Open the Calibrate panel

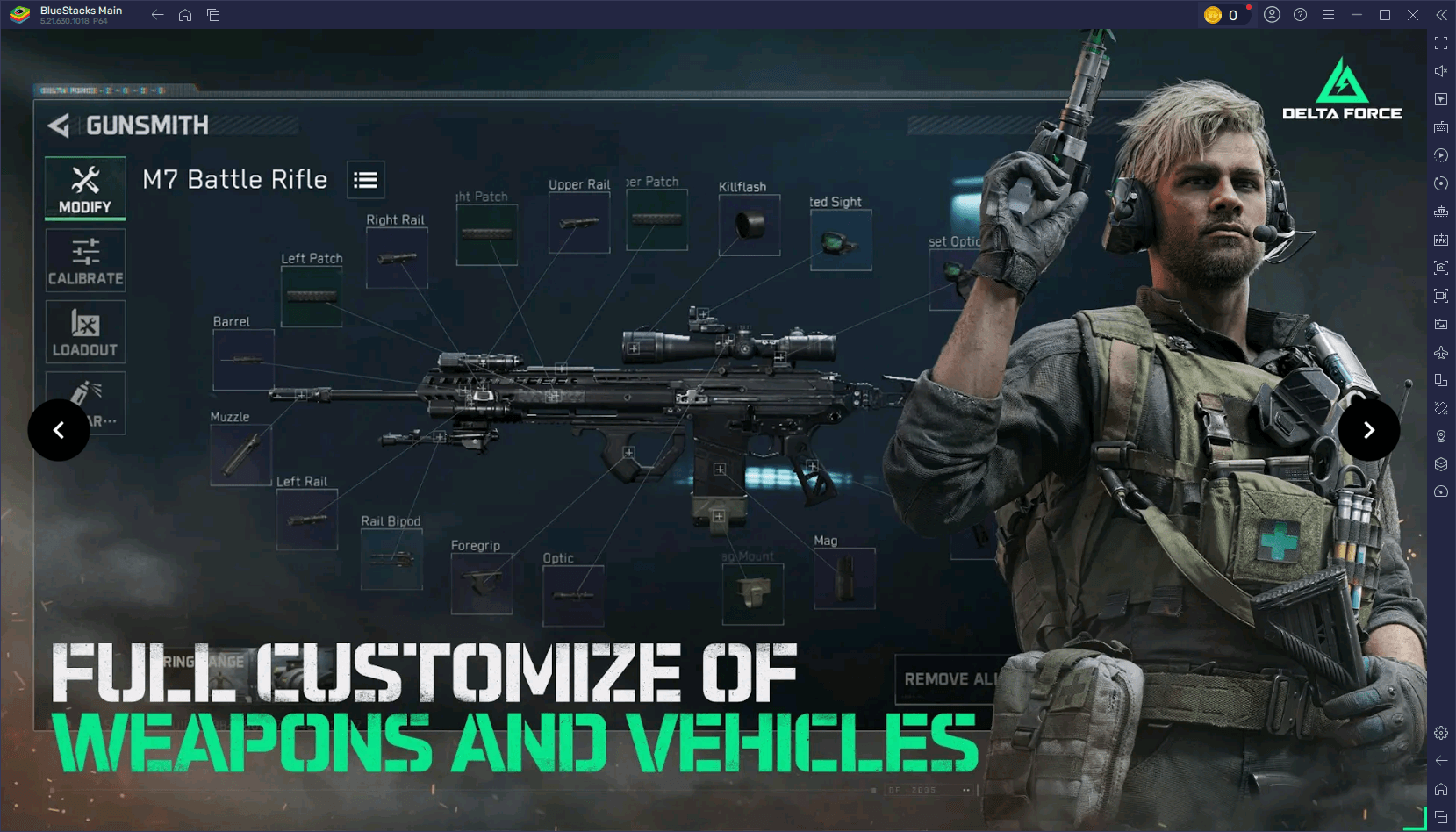(84, 260)
